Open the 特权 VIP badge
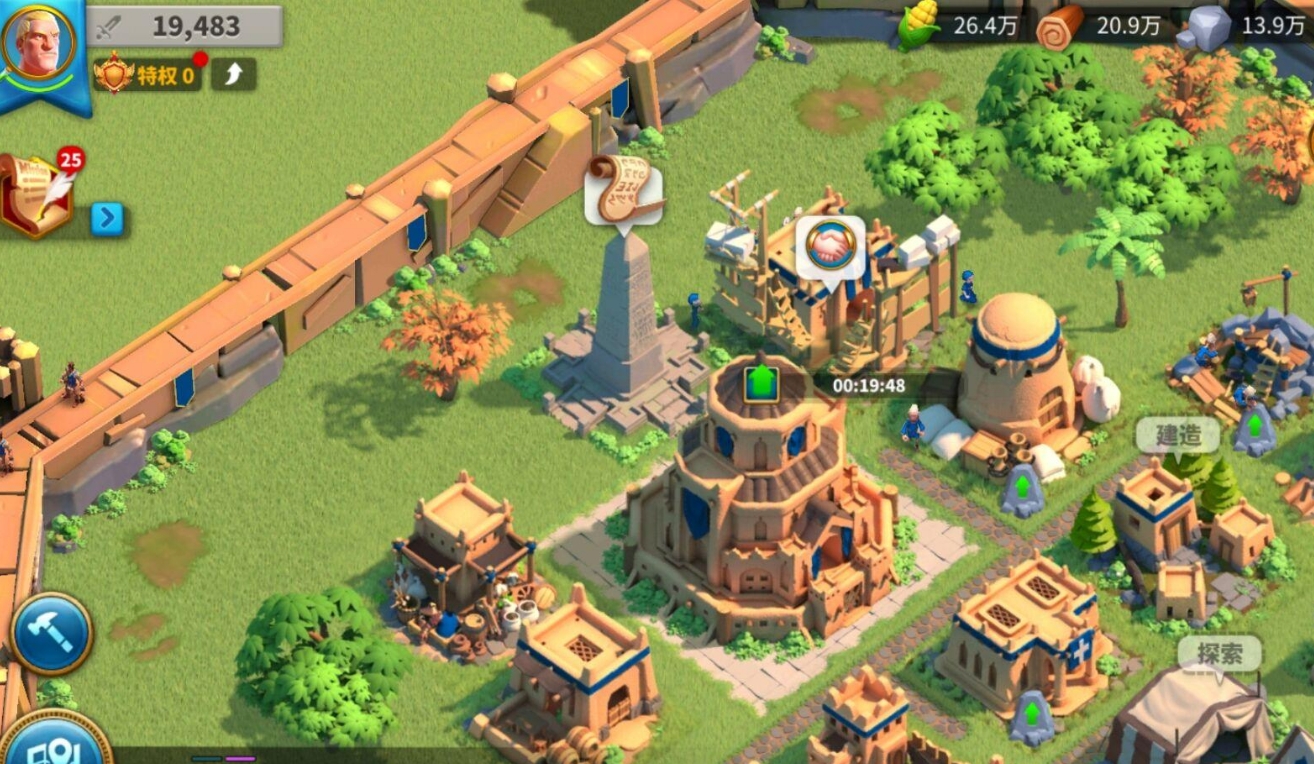This screenshot has height=764, width=1314. point(147,75)
